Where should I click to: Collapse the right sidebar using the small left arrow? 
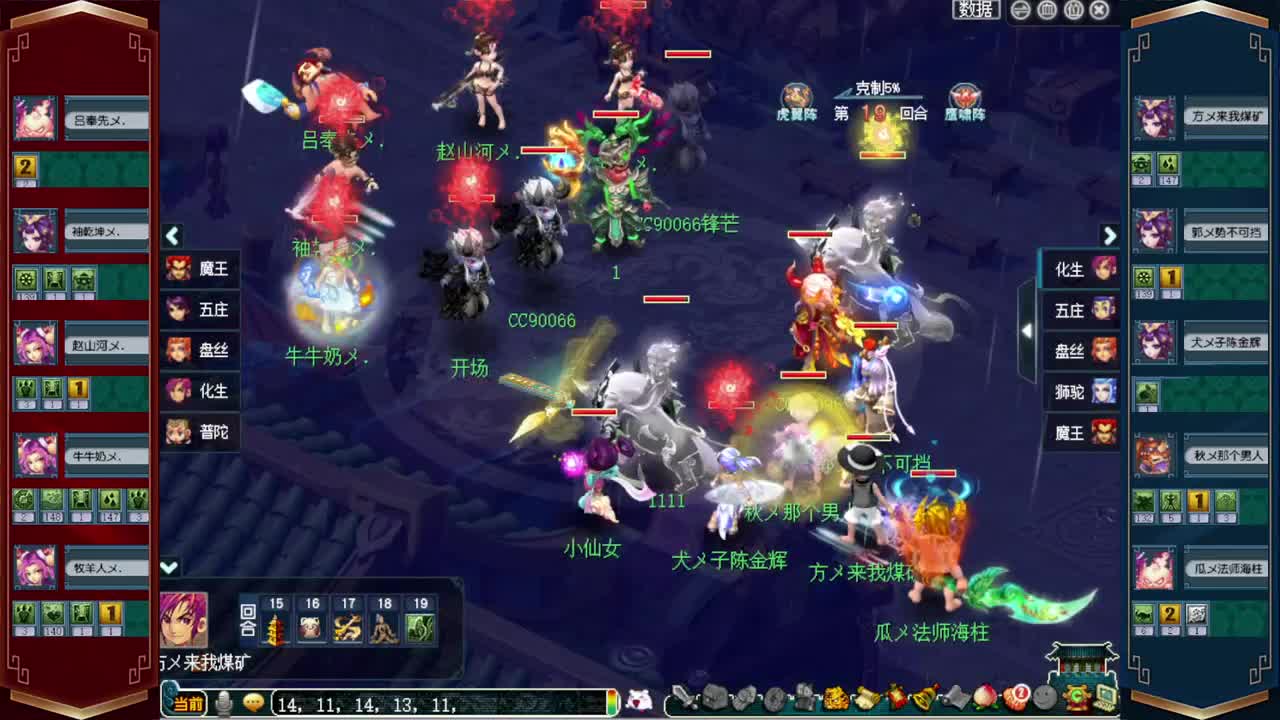[x=1028, y=328]
